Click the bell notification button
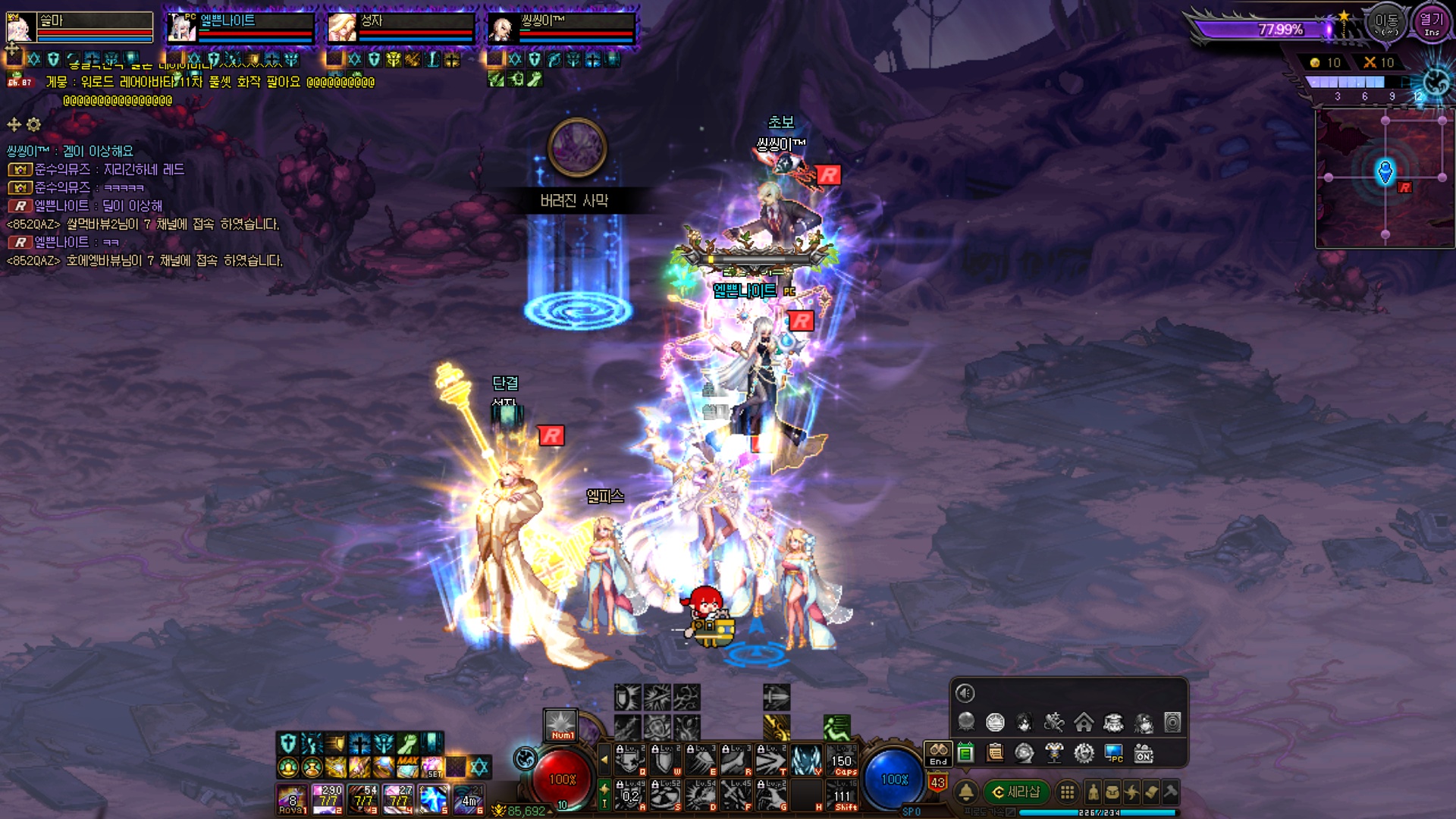The width and height of the screenshot is (1456, 819). point(966,792)
